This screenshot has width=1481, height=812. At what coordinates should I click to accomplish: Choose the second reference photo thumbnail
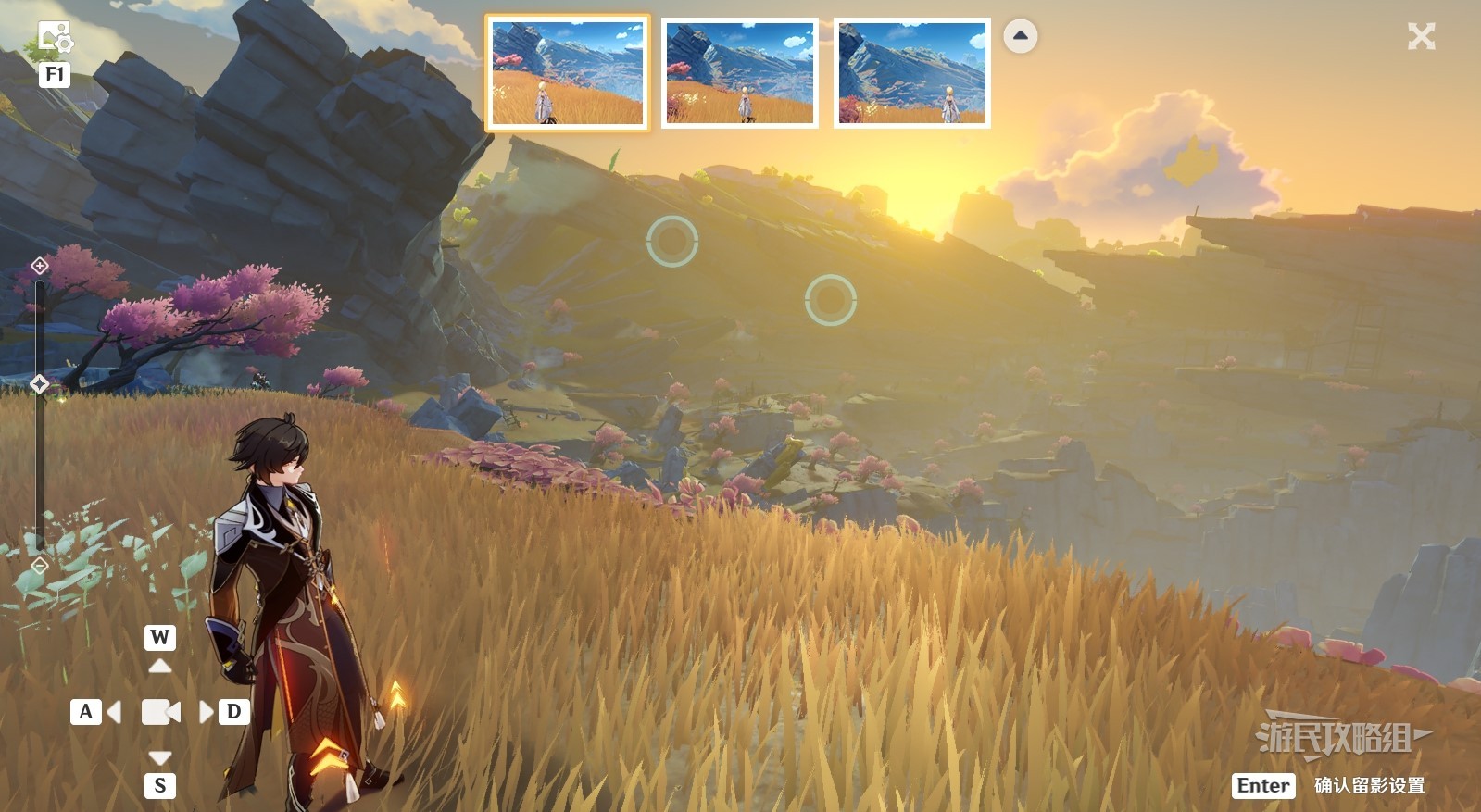[x=740, y=73]
